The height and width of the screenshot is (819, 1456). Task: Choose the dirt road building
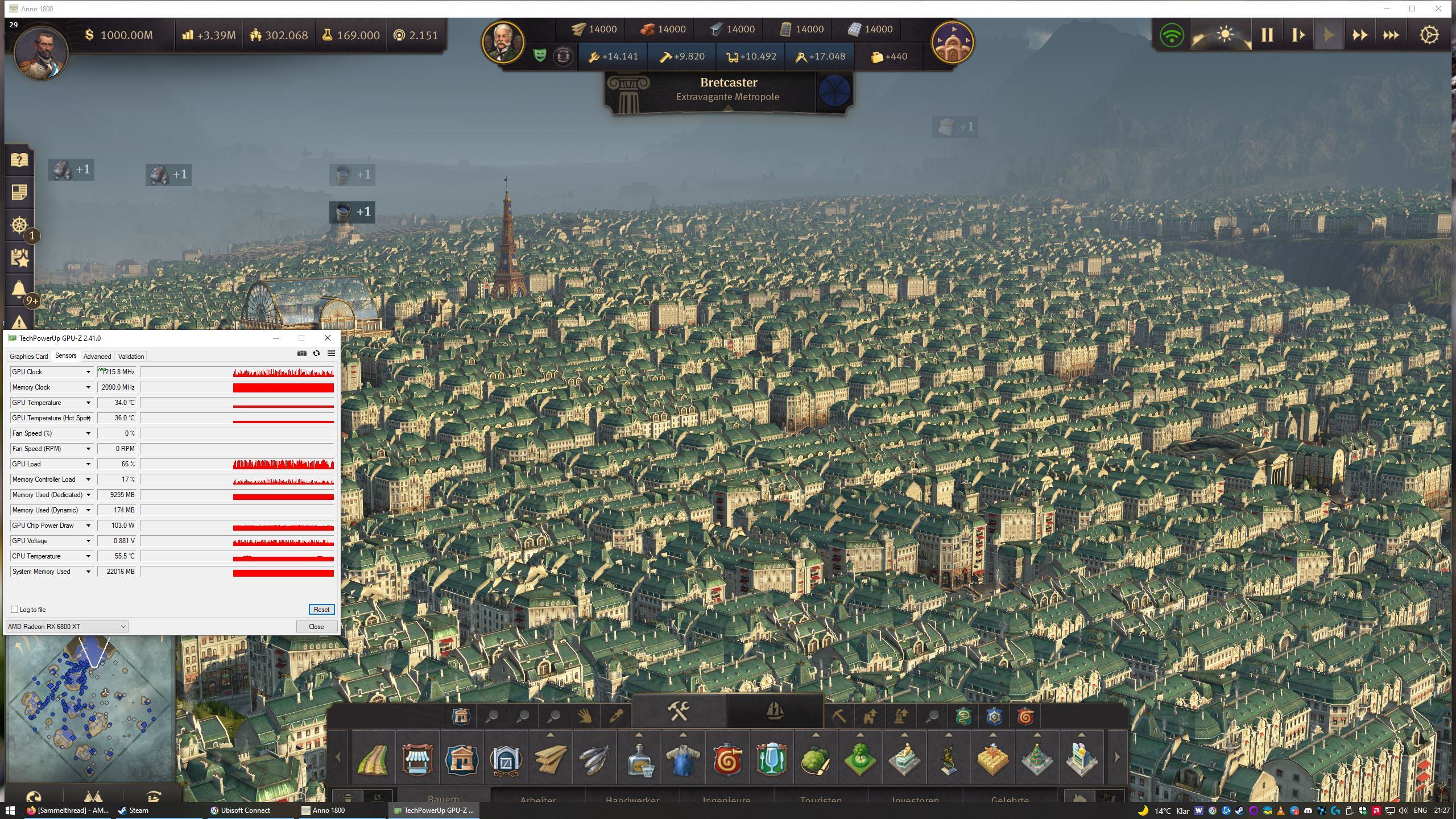coord(373,759)
